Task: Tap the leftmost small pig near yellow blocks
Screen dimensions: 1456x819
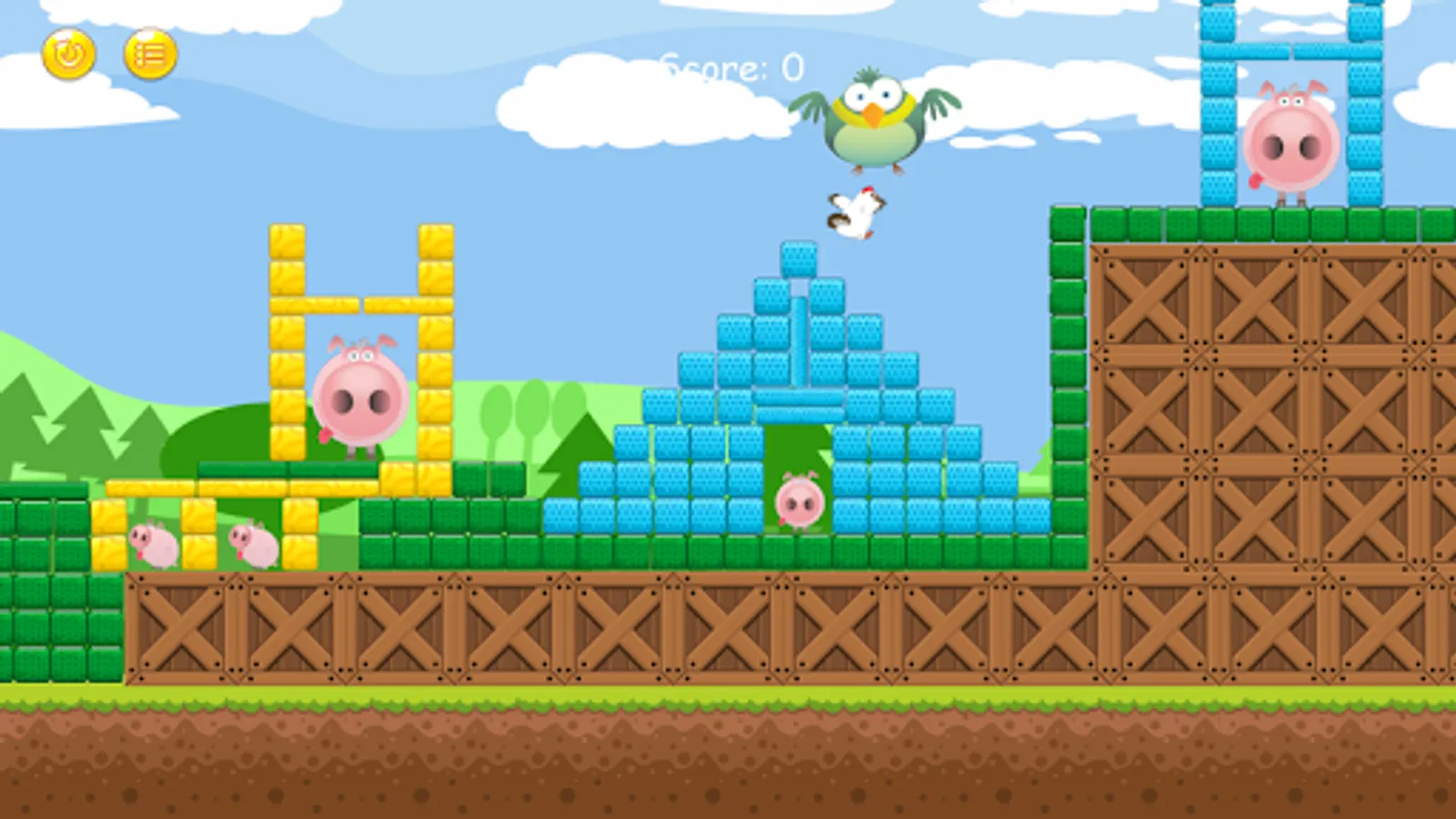Action: click(x=153, y=543)
